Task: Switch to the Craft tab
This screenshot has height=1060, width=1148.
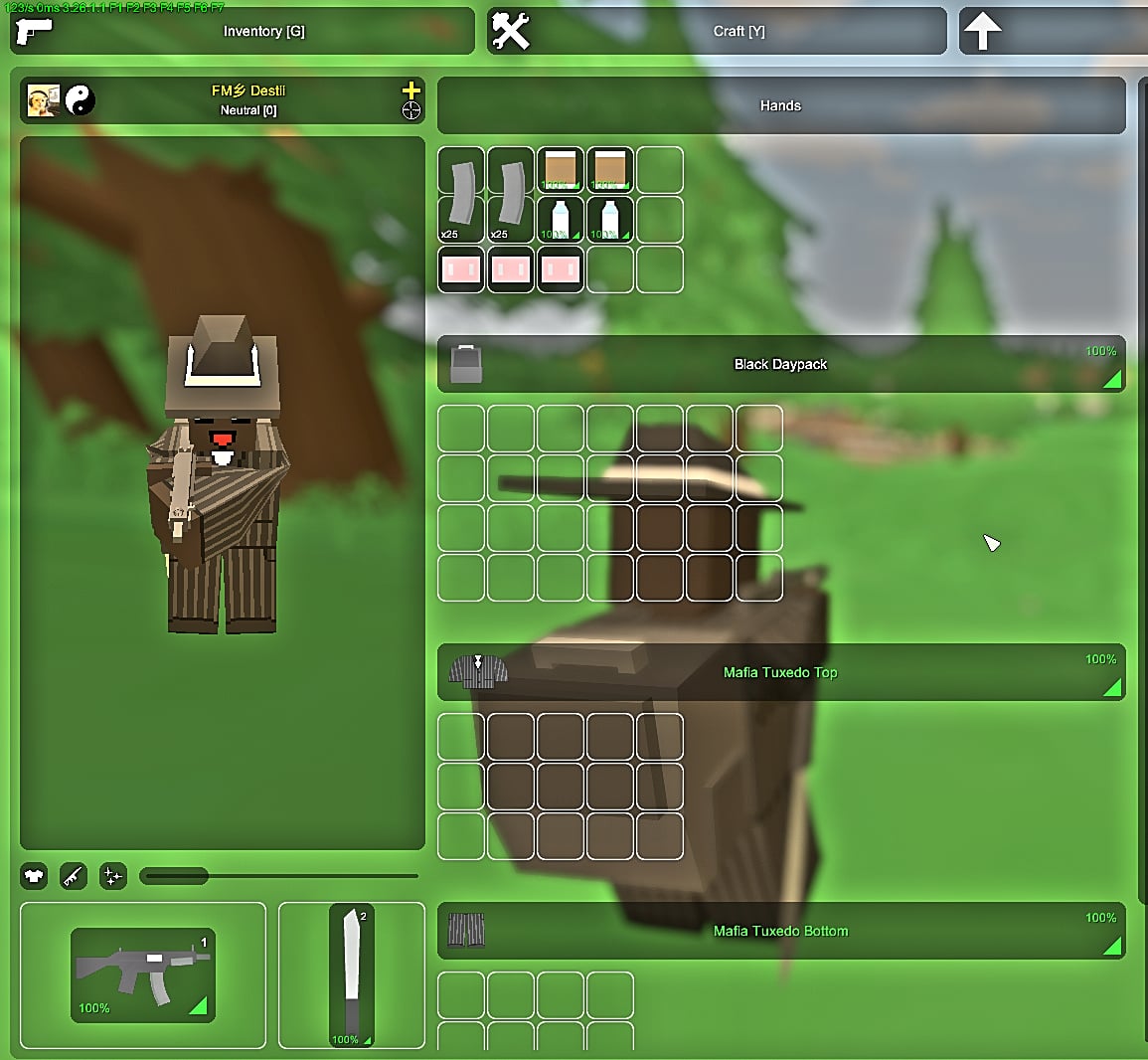Action: (717, 31)
